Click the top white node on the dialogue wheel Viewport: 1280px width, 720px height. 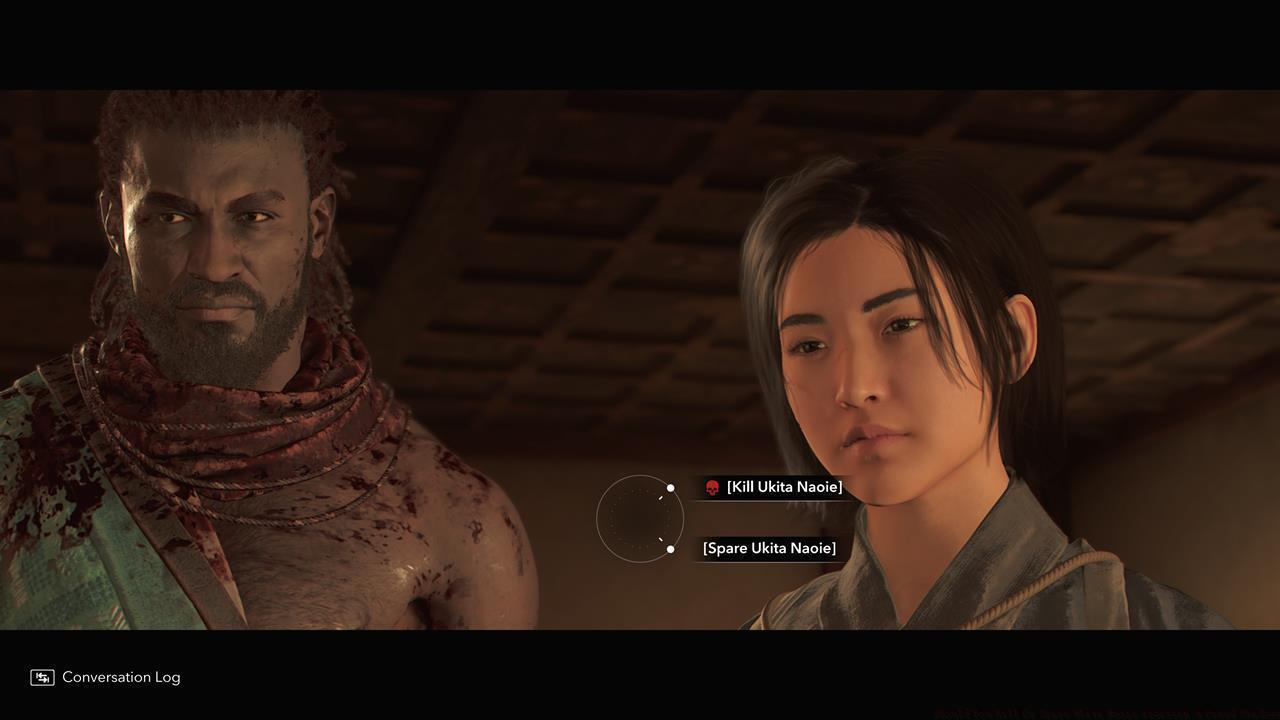pos(670,488)
